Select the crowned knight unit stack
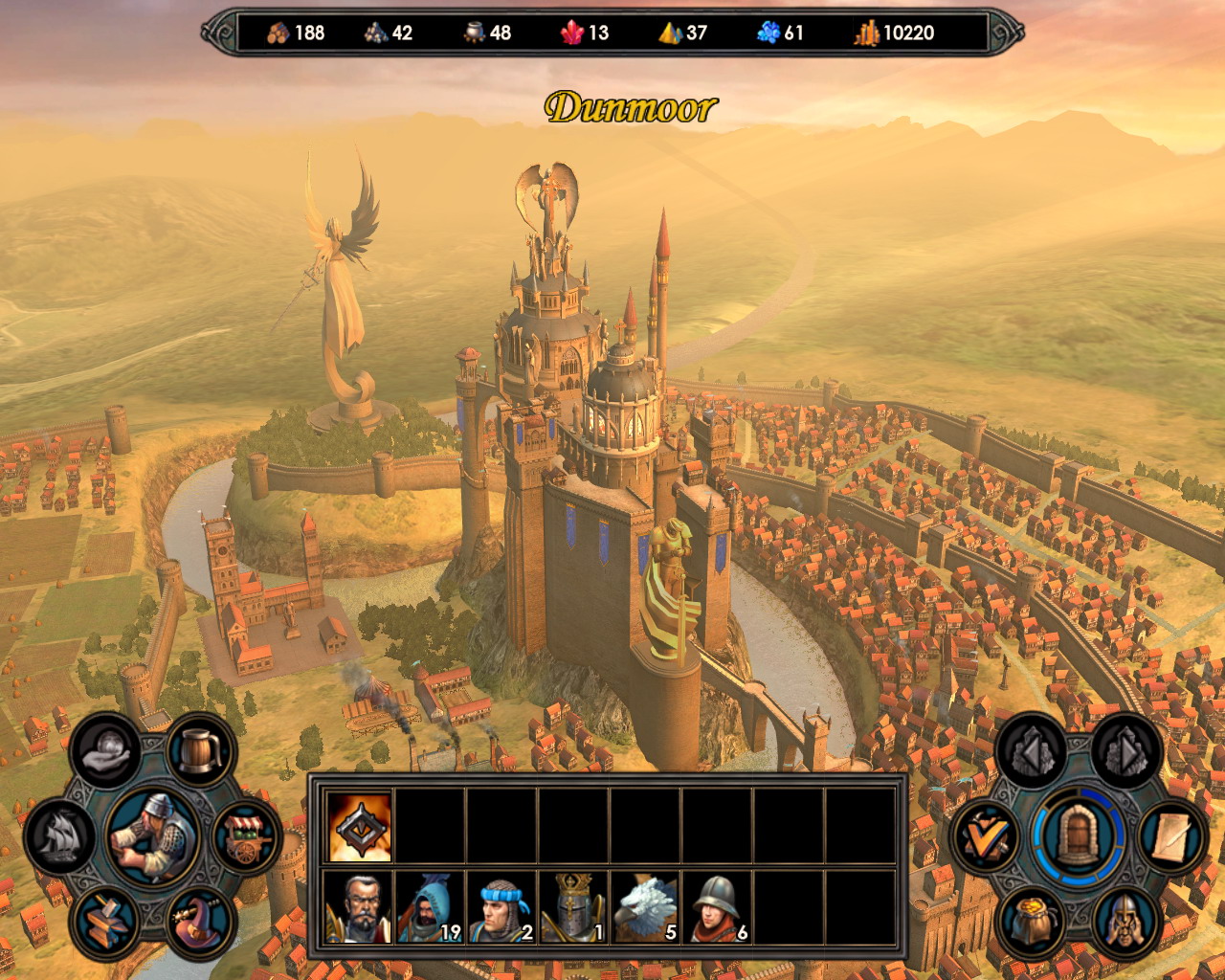The image size is (1225, 980). [x=573, y=906]
